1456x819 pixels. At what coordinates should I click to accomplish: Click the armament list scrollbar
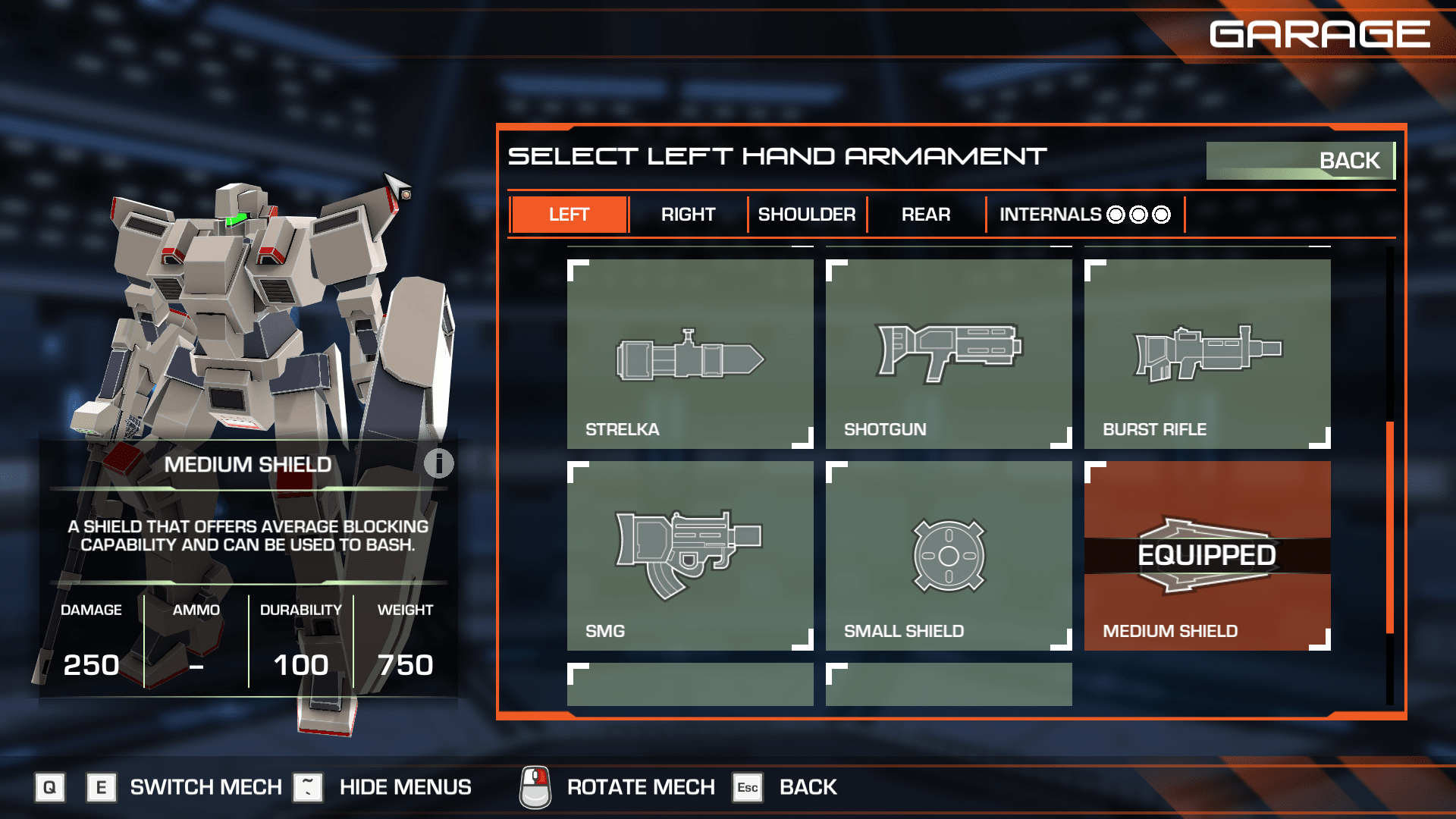coord(1390,526)
